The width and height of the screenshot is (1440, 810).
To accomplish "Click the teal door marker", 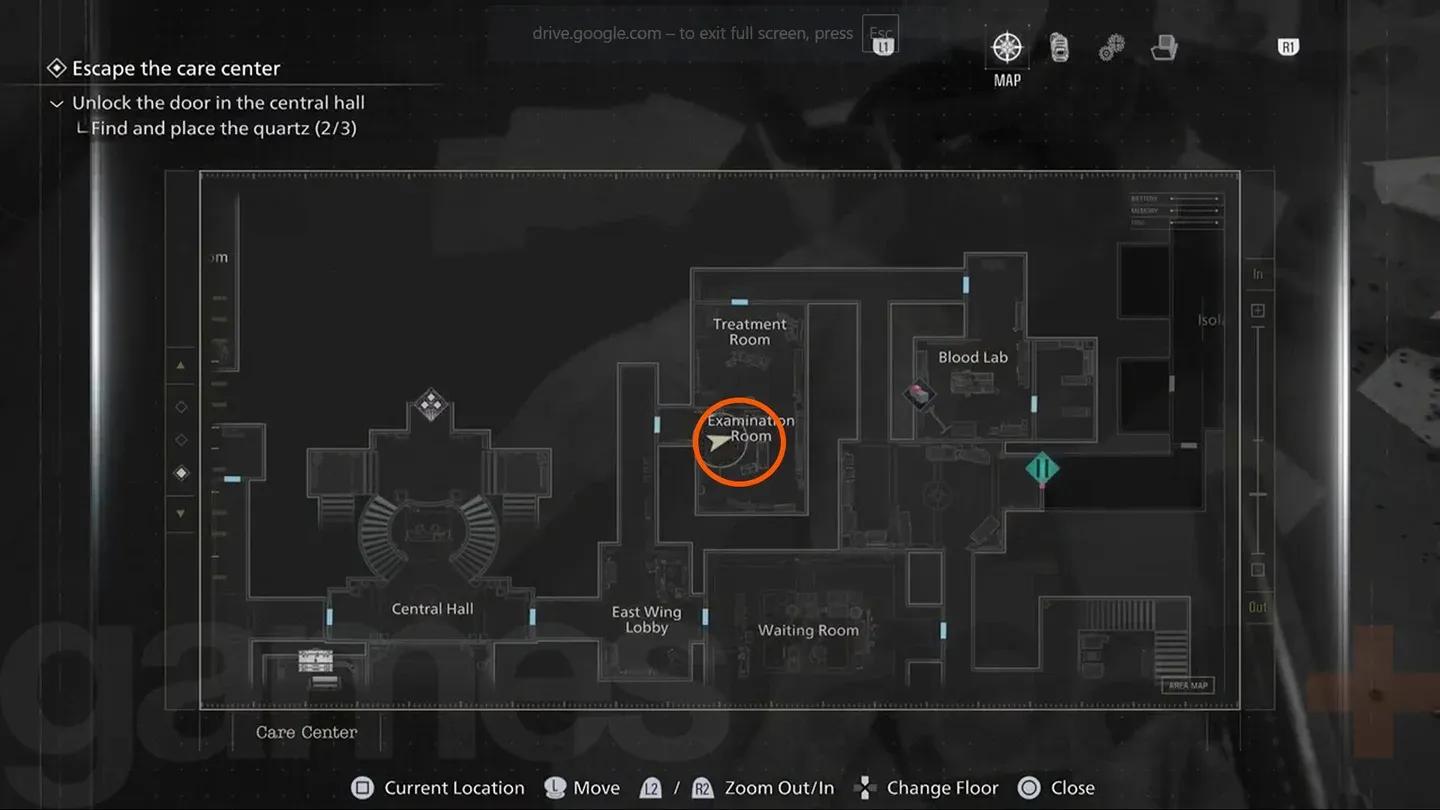I will tap(1042, 468).
